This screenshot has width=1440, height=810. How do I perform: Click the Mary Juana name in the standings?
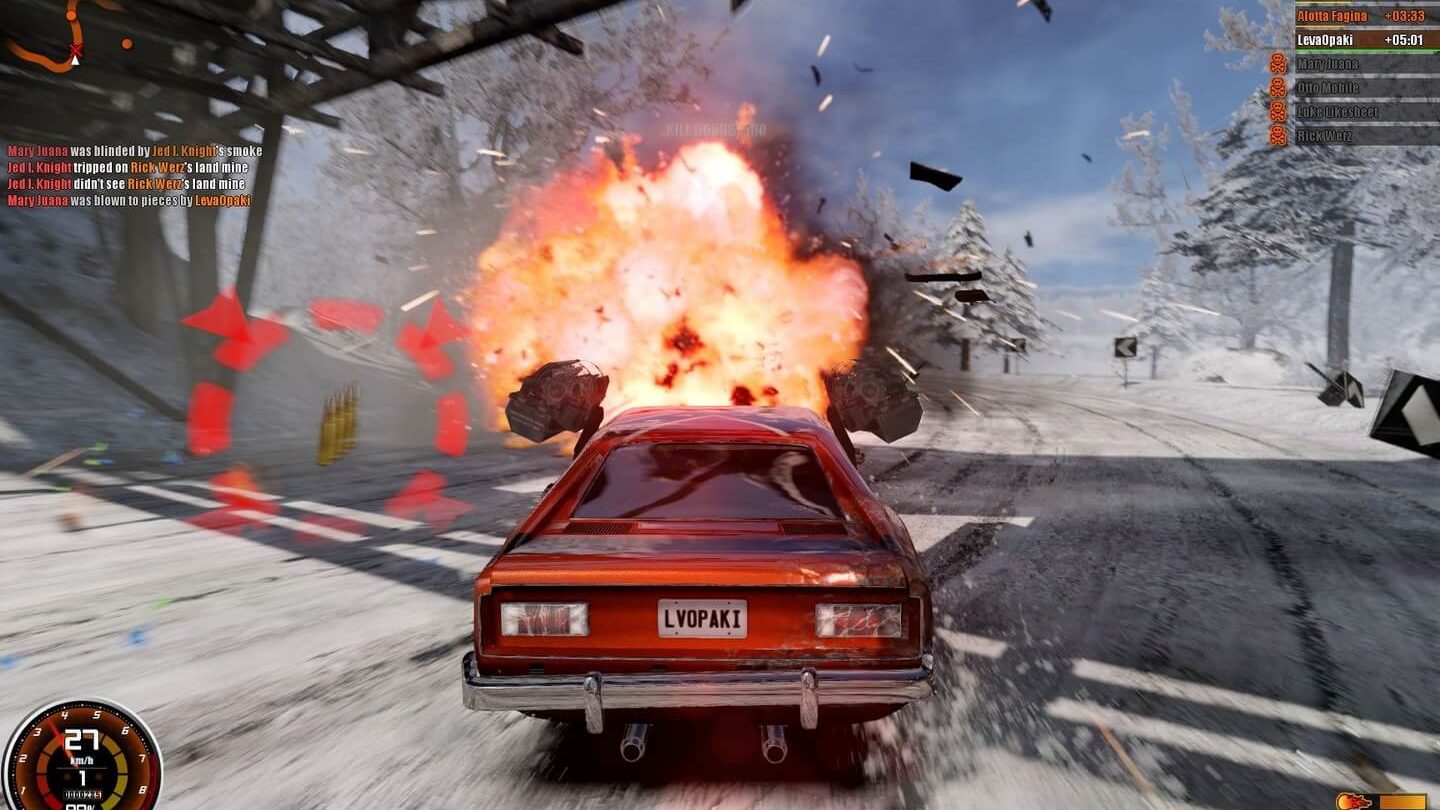click(x=1330, y=63)
